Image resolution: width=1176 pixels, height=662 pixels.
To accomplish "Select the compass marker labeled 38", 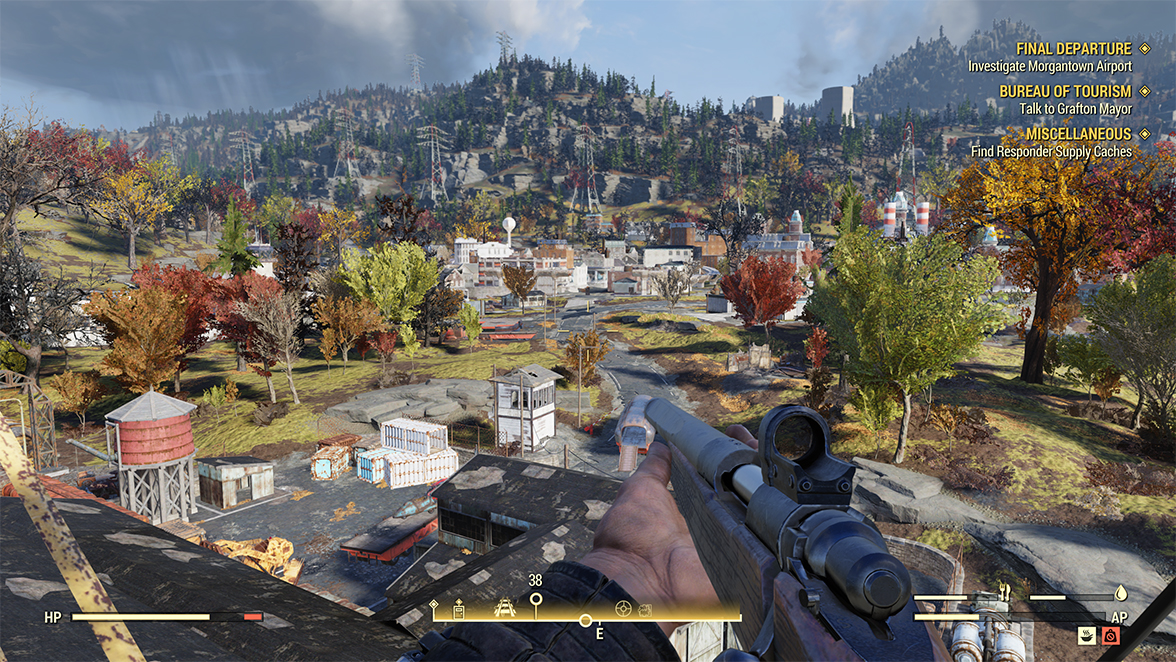I will pyautogui.click(x=536, y=601).
